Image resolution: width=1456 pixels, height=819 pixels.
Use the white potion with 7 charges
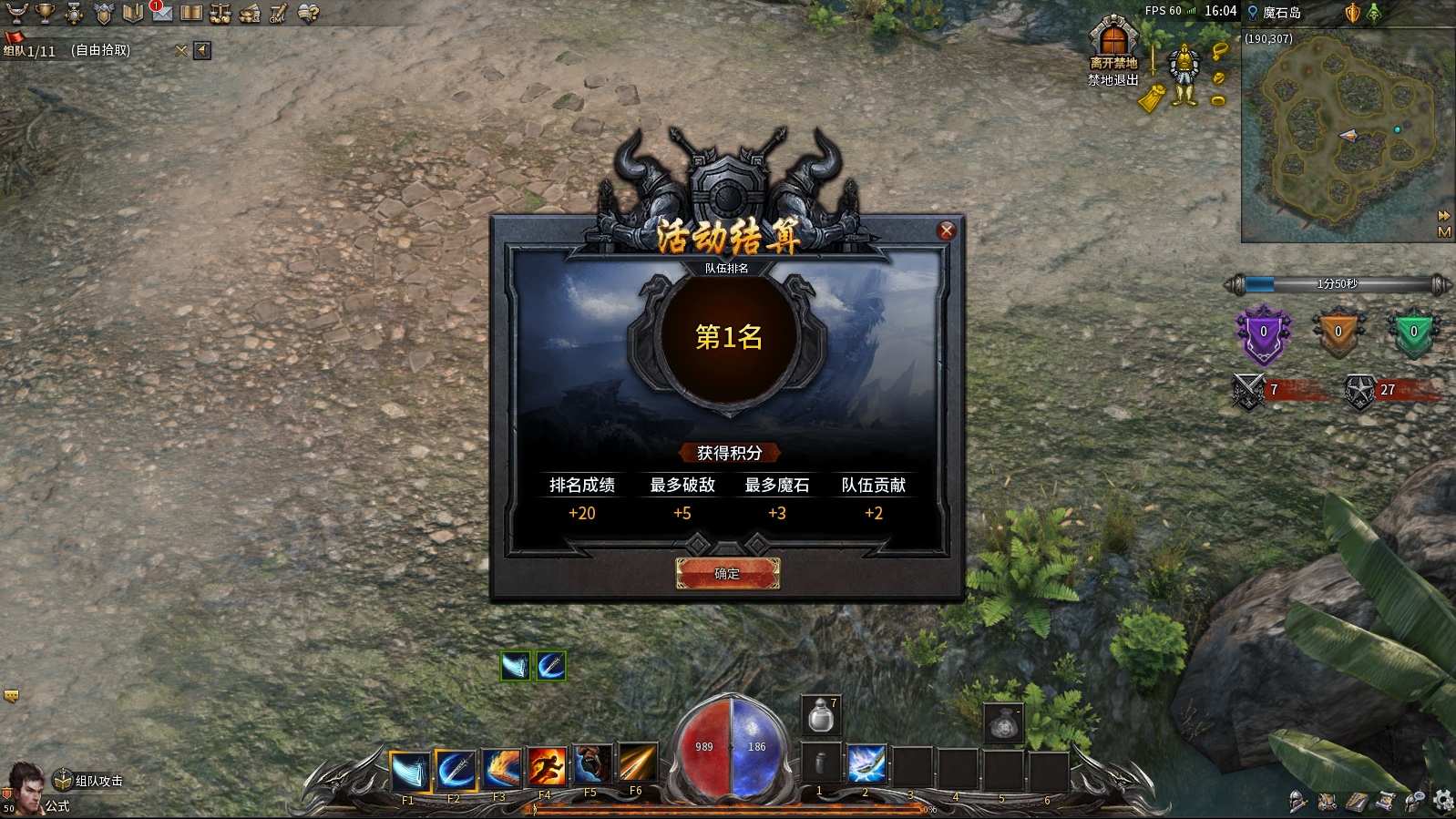point(821,715)
